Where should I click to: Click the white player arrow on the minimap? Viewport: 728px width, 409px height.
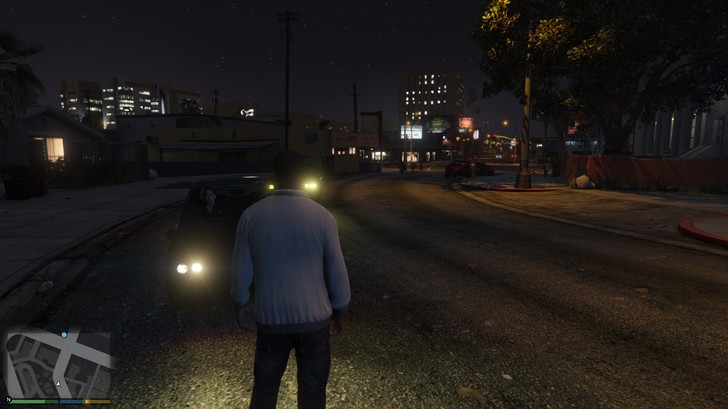[58, 383]
